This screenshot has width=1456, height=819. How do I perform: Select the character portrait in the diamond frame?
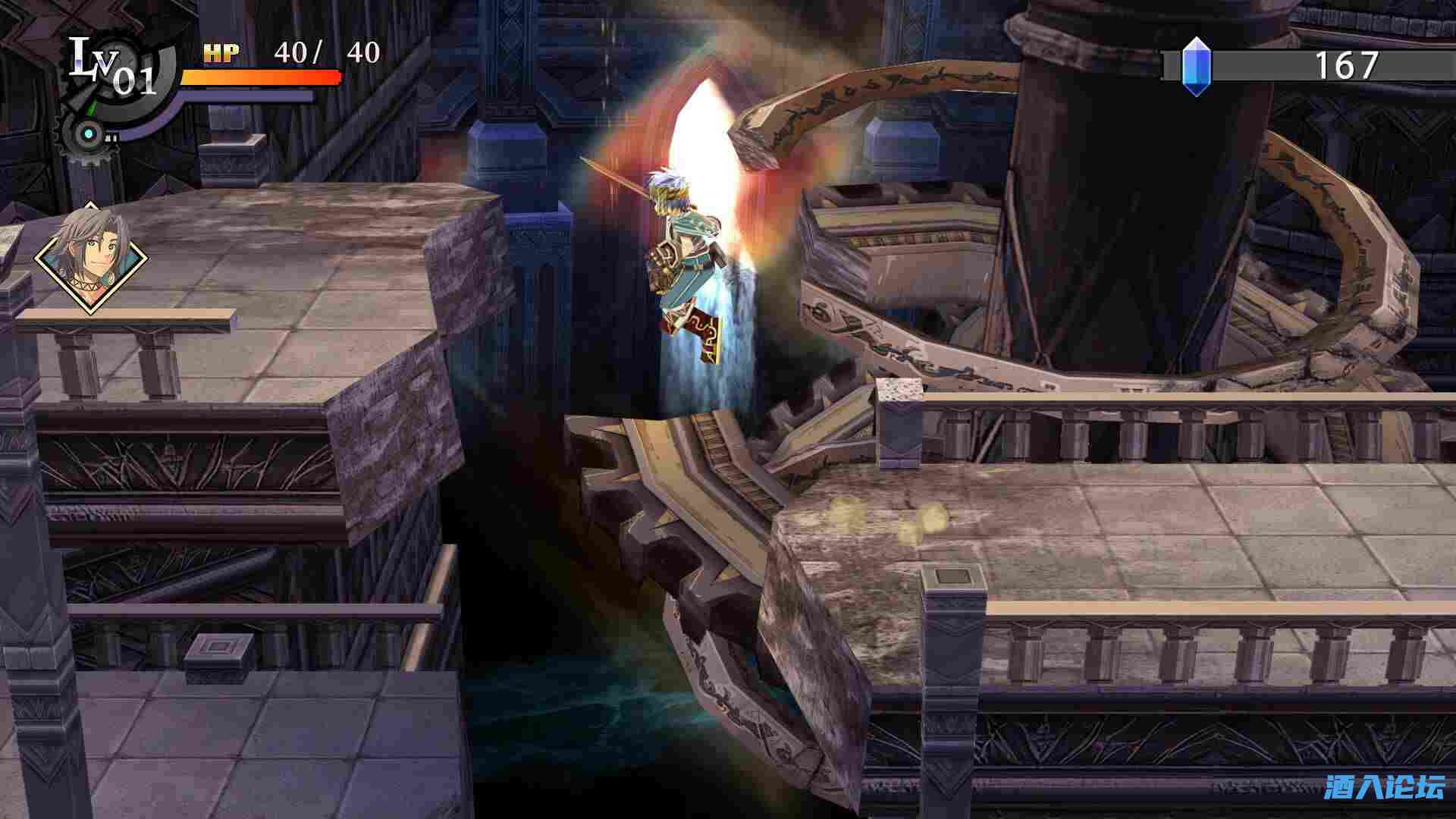(x=91, y=258)
